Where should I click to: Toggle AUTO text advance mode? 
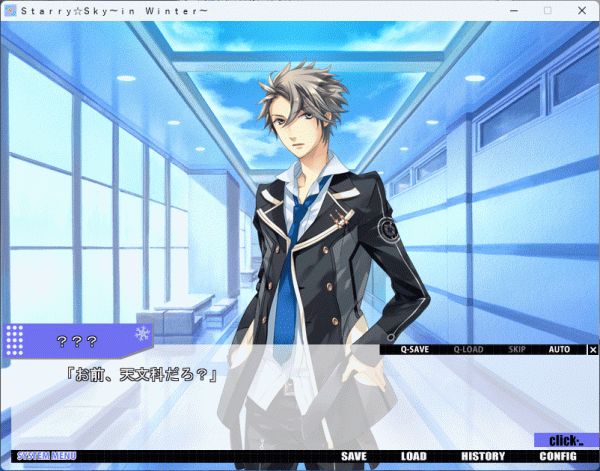click(559, 350)
